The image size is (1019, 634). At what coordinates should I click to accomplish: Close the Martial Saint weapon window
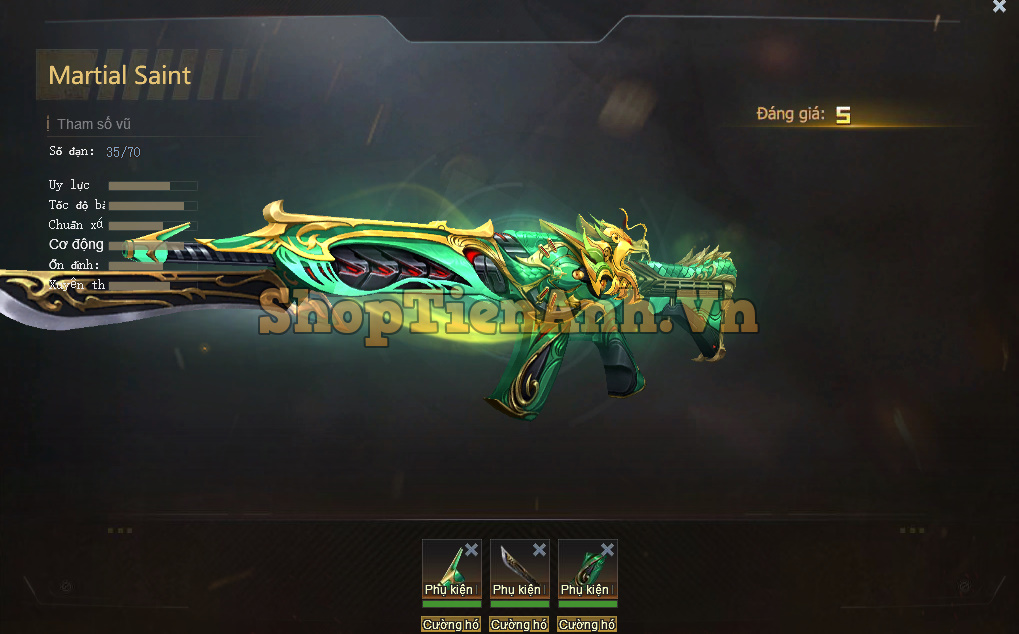999,7
